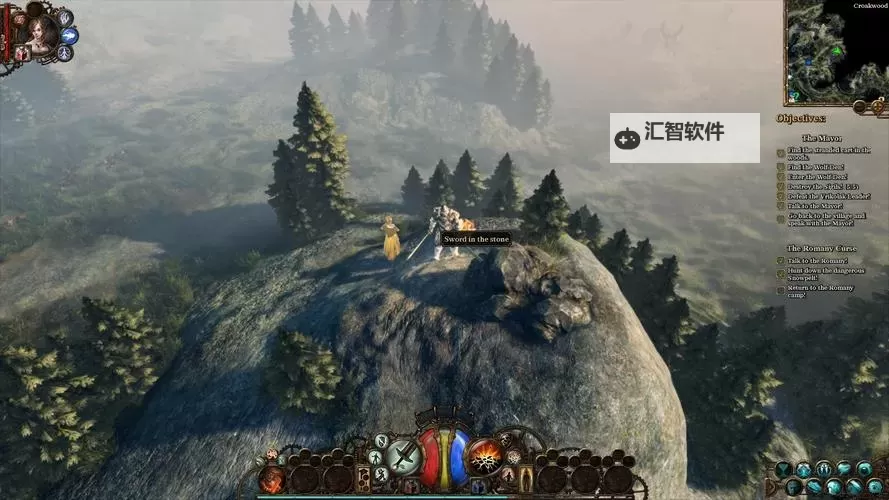Click the Return to the Romany camp objective
The width and height of the screenshot is (889, 500).
[x=820, y=291]
